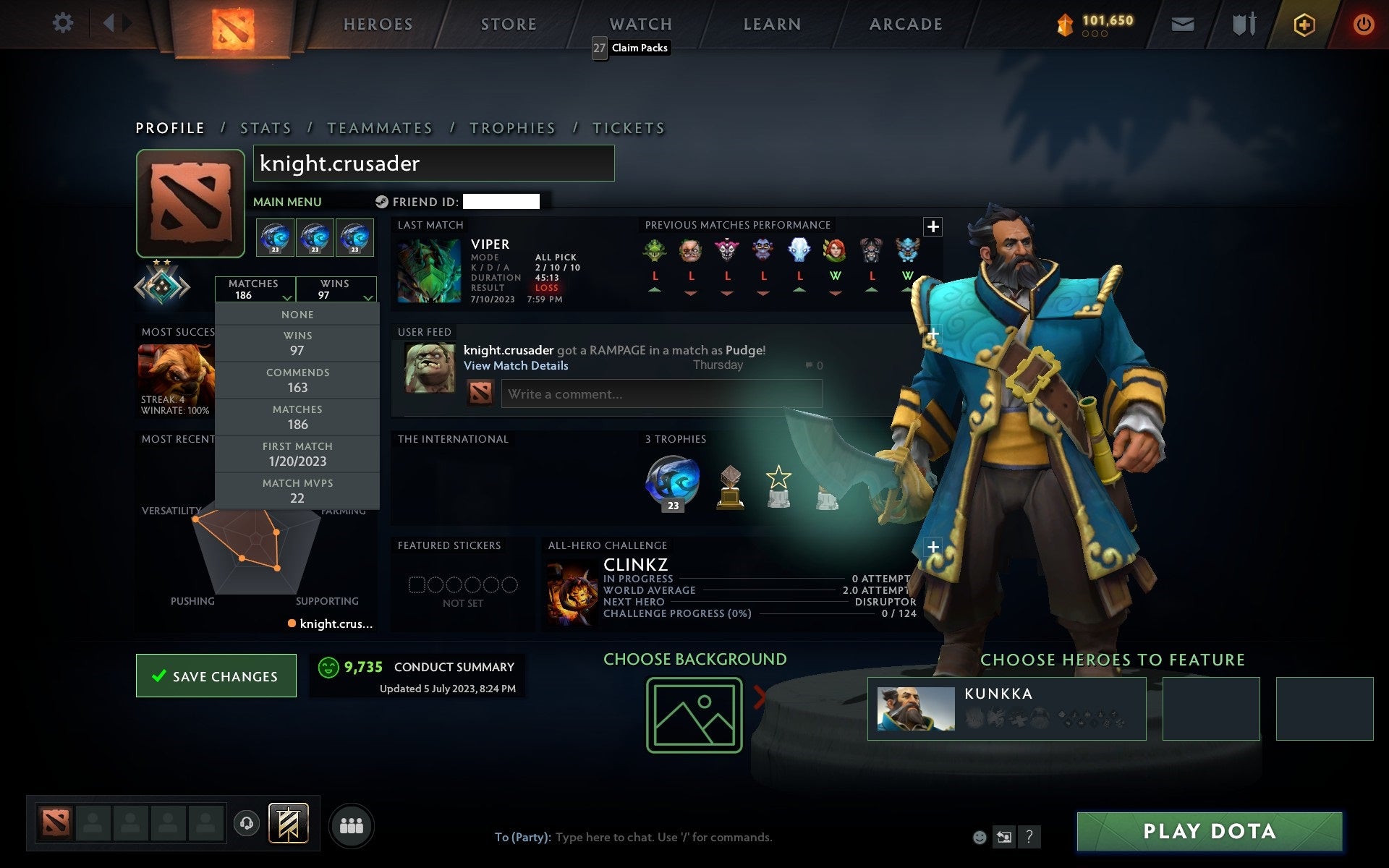Collapse the Matches stats dropdown
The width and height of the screenshot is (1389, 868).
(x=288, y=297)
